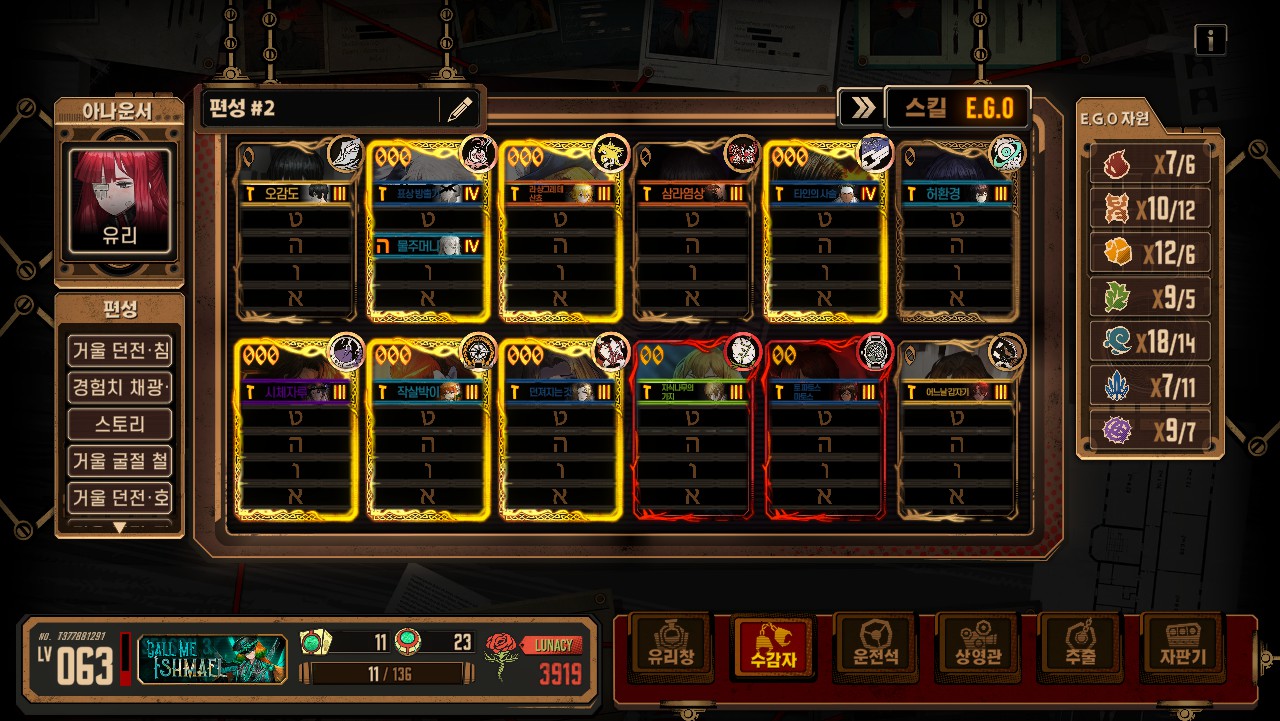Open the 자판기 vending machine
The width and height of the screenshot is (1280, 721).
pyautogui.click(x=1182, y=647)
